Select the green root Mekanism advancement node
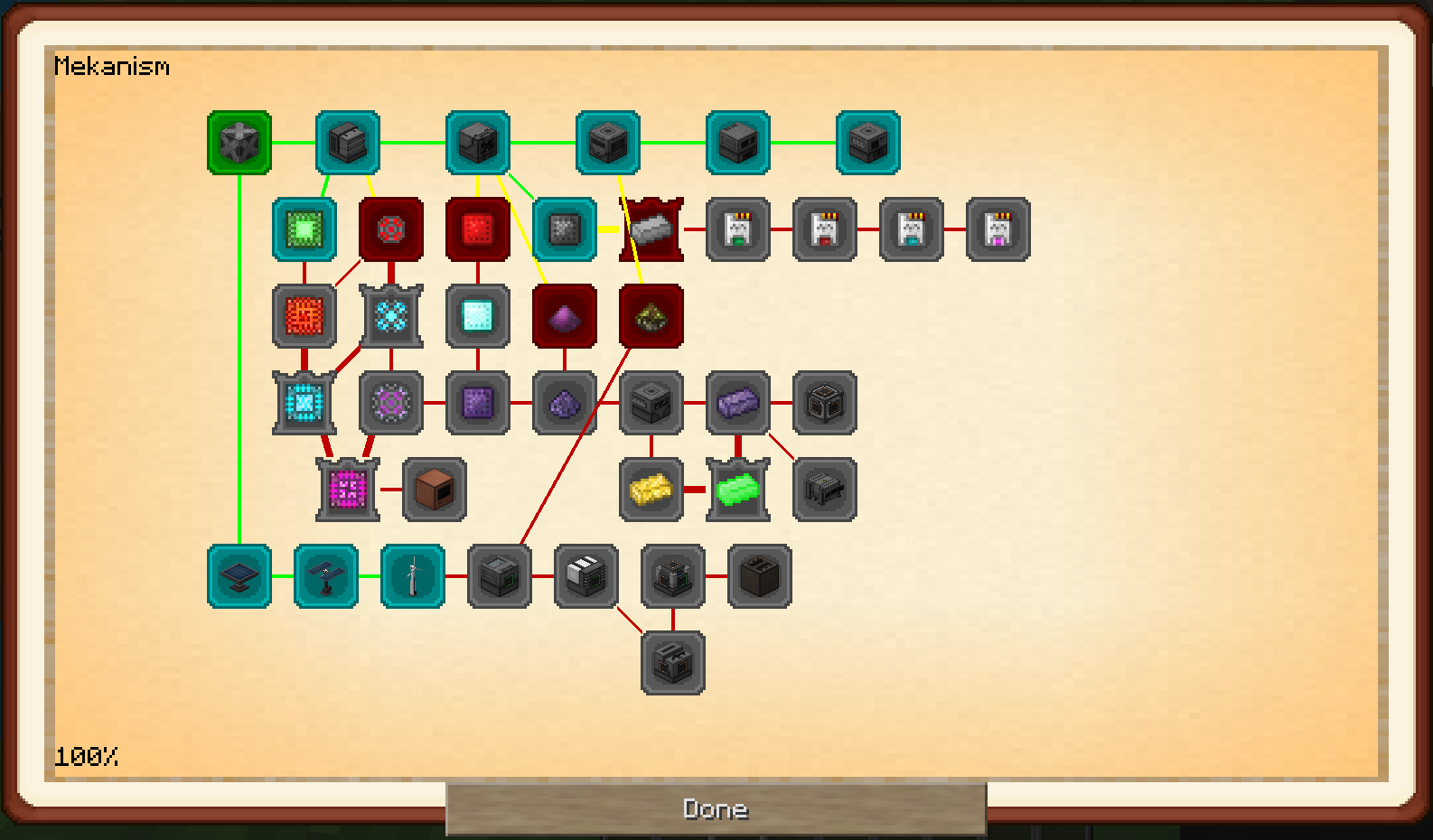This screenshot has height=840, width=1433. click(239, 143)
